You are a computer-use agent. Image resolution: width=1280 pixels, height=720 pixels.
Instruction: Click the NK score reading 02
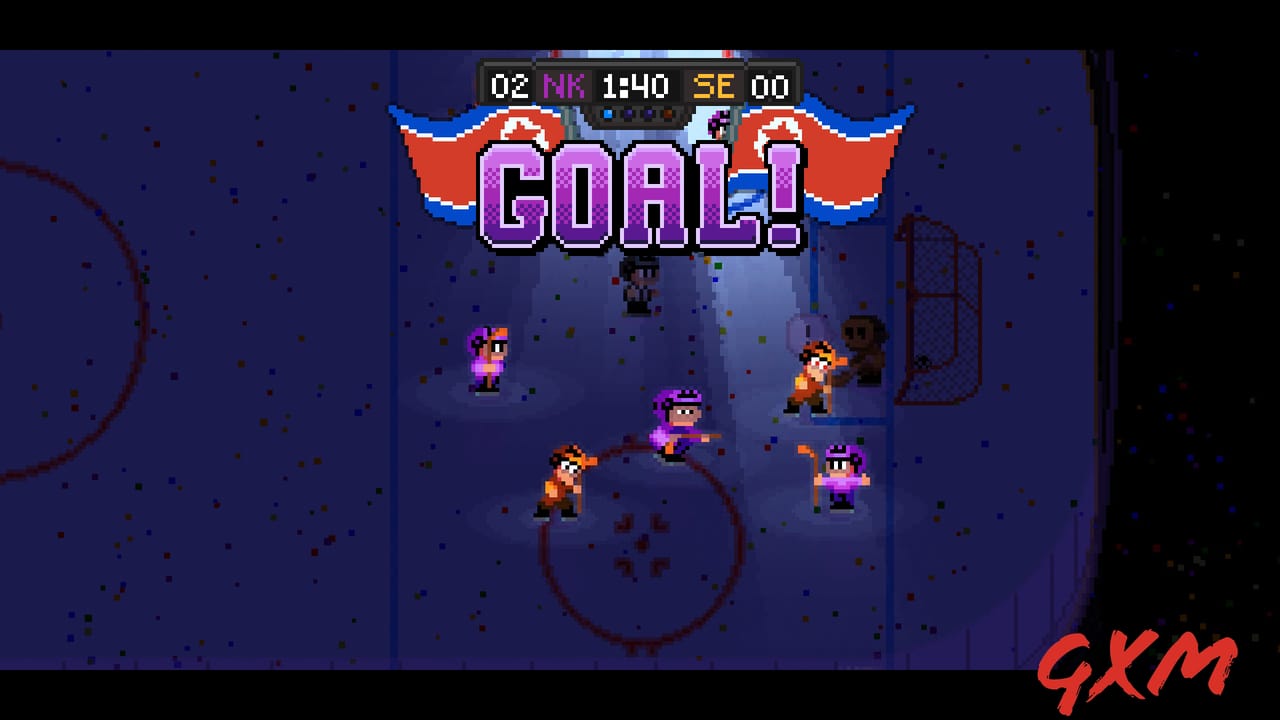pos(512,86)
